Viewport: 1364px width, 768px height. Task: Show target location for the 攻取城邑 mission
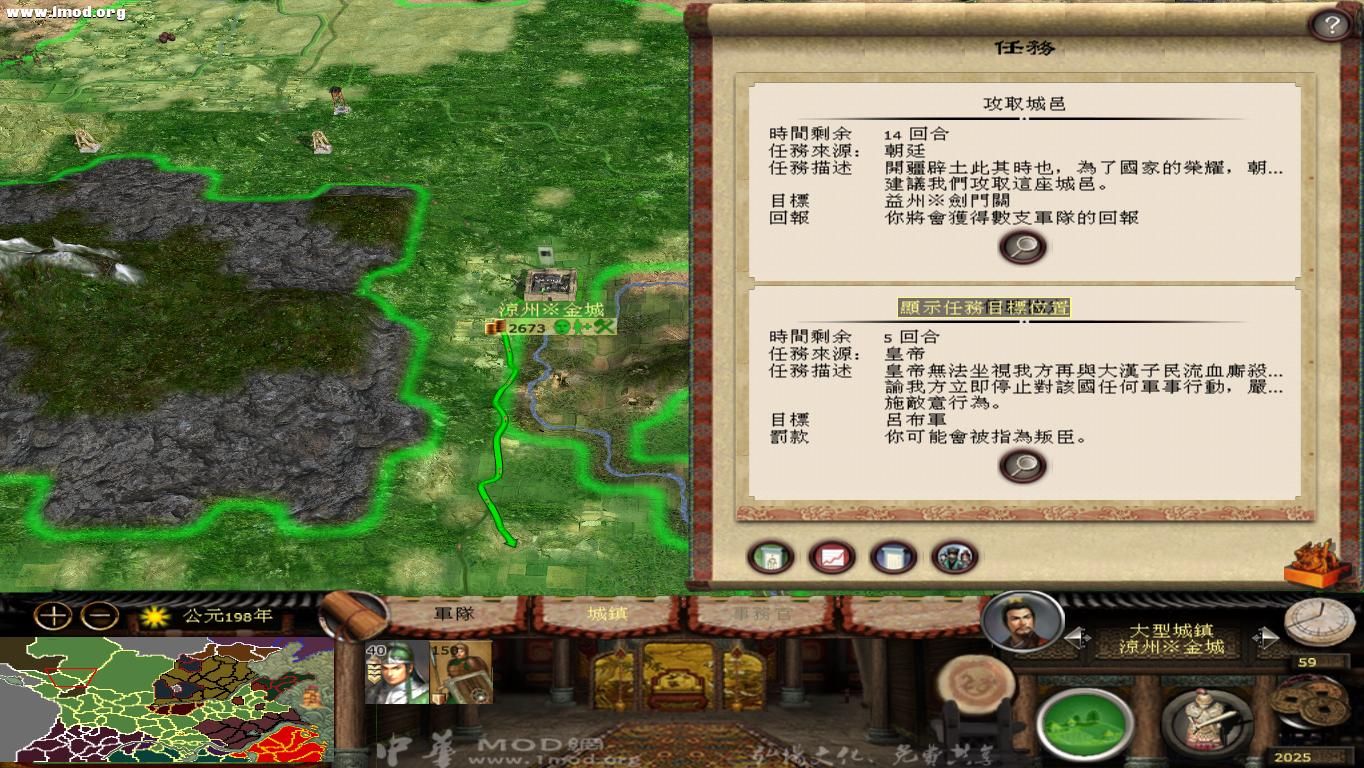pos(1022,246)
